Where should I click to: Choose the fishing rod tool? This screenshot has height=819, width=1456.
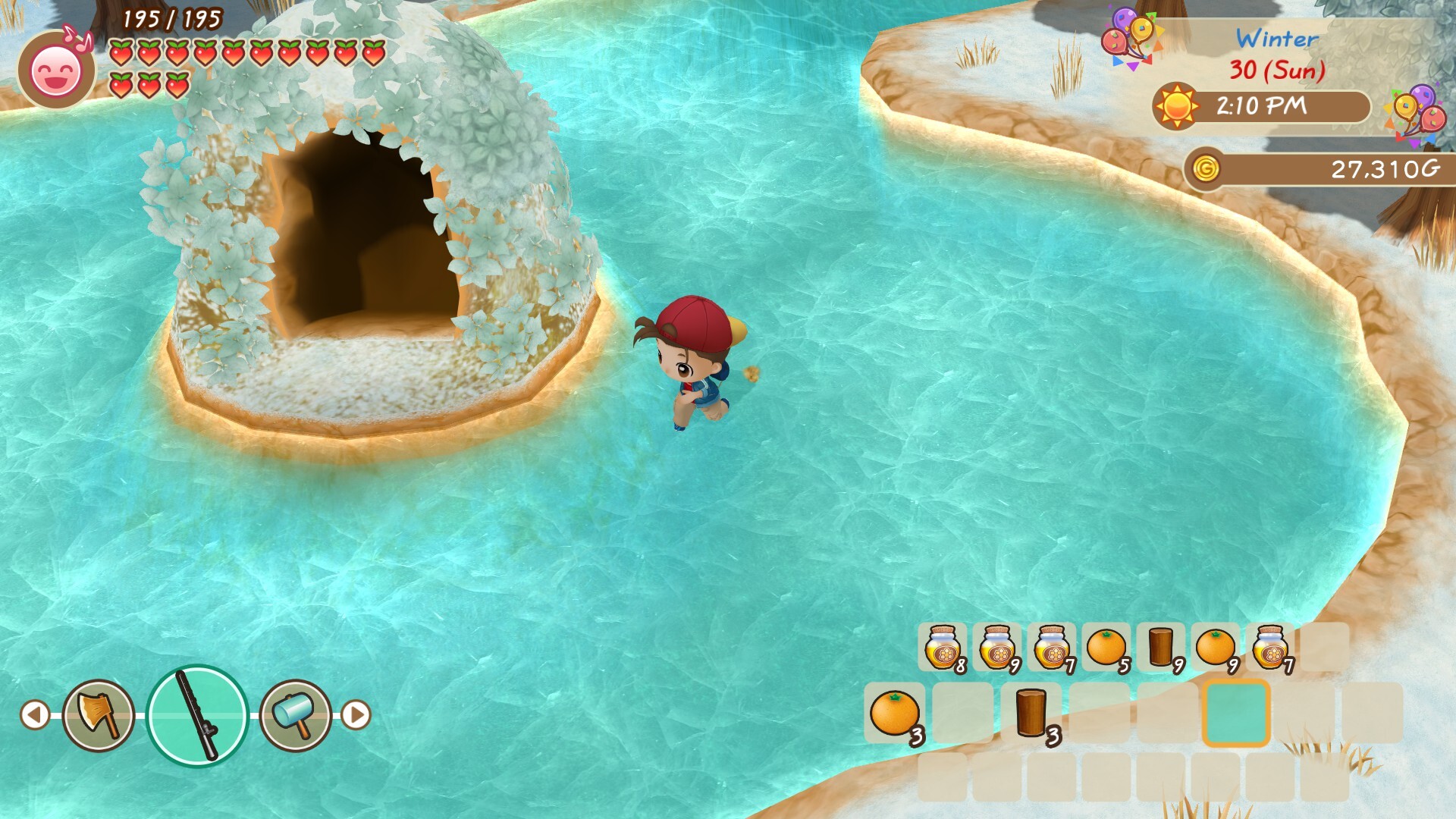point(197,715)
